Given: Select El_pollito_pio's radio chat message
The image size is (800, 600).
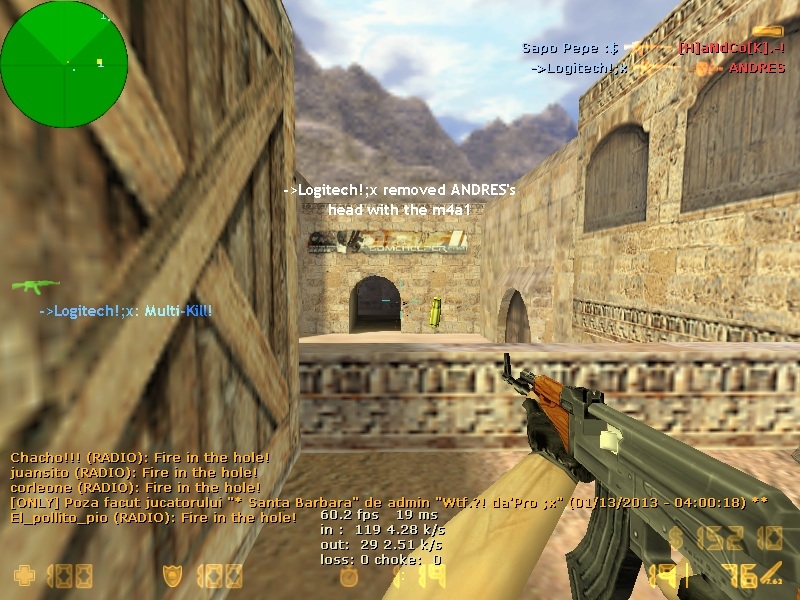Looking at the screenshot, I should (153, 517).
